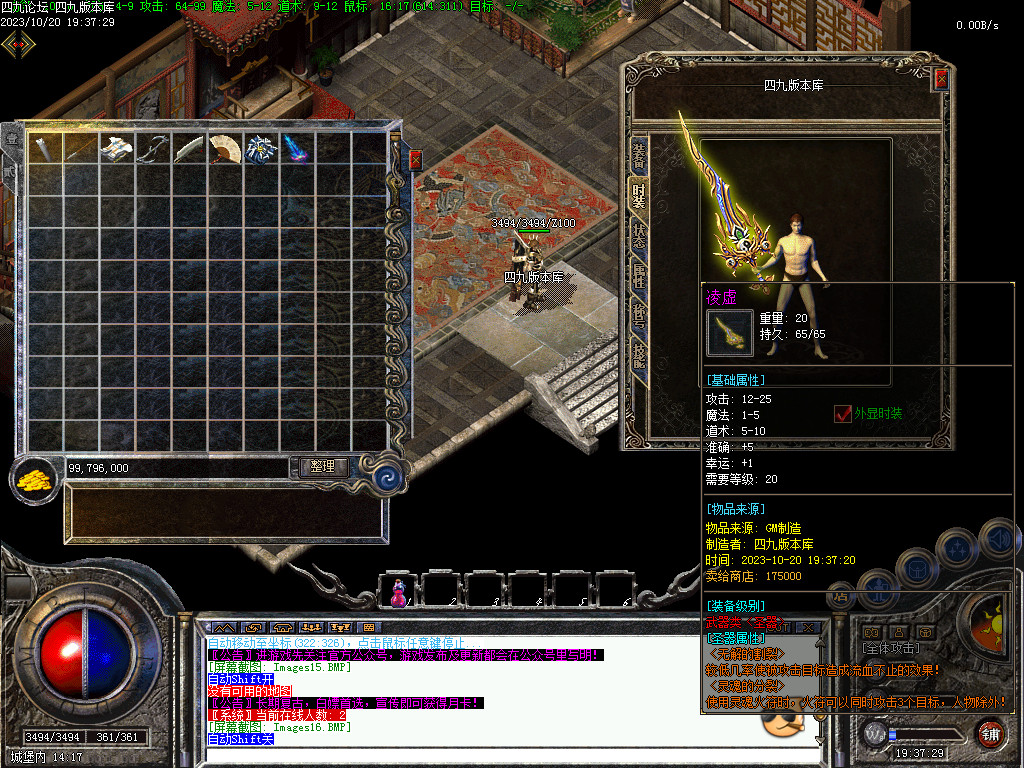Pick the white robe item in the bag

(116, 149)
